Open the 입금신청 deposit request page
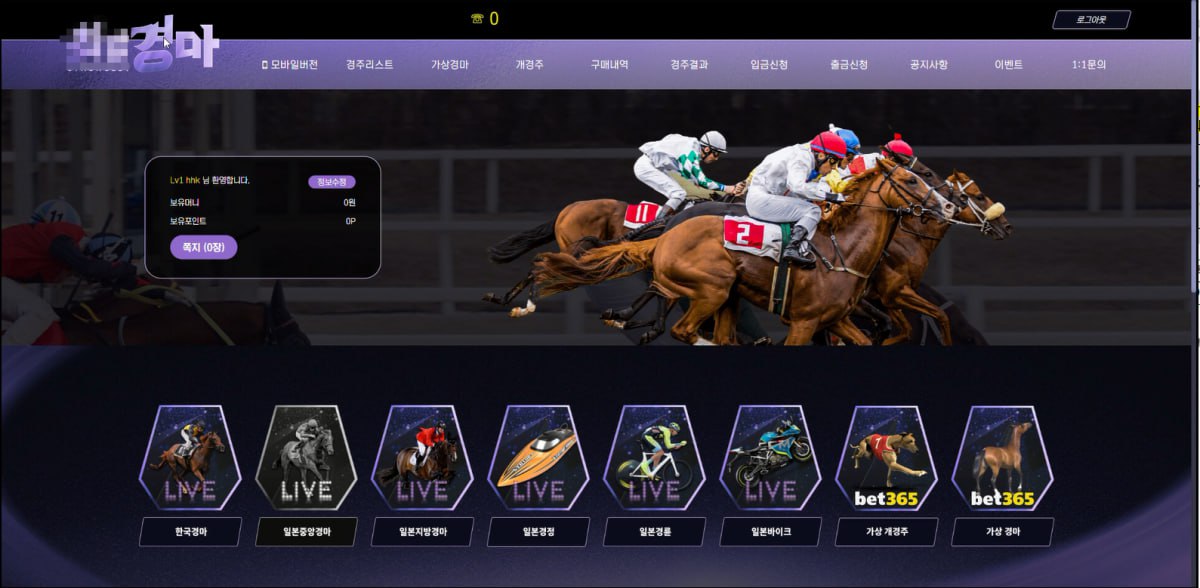 point(769,65)
